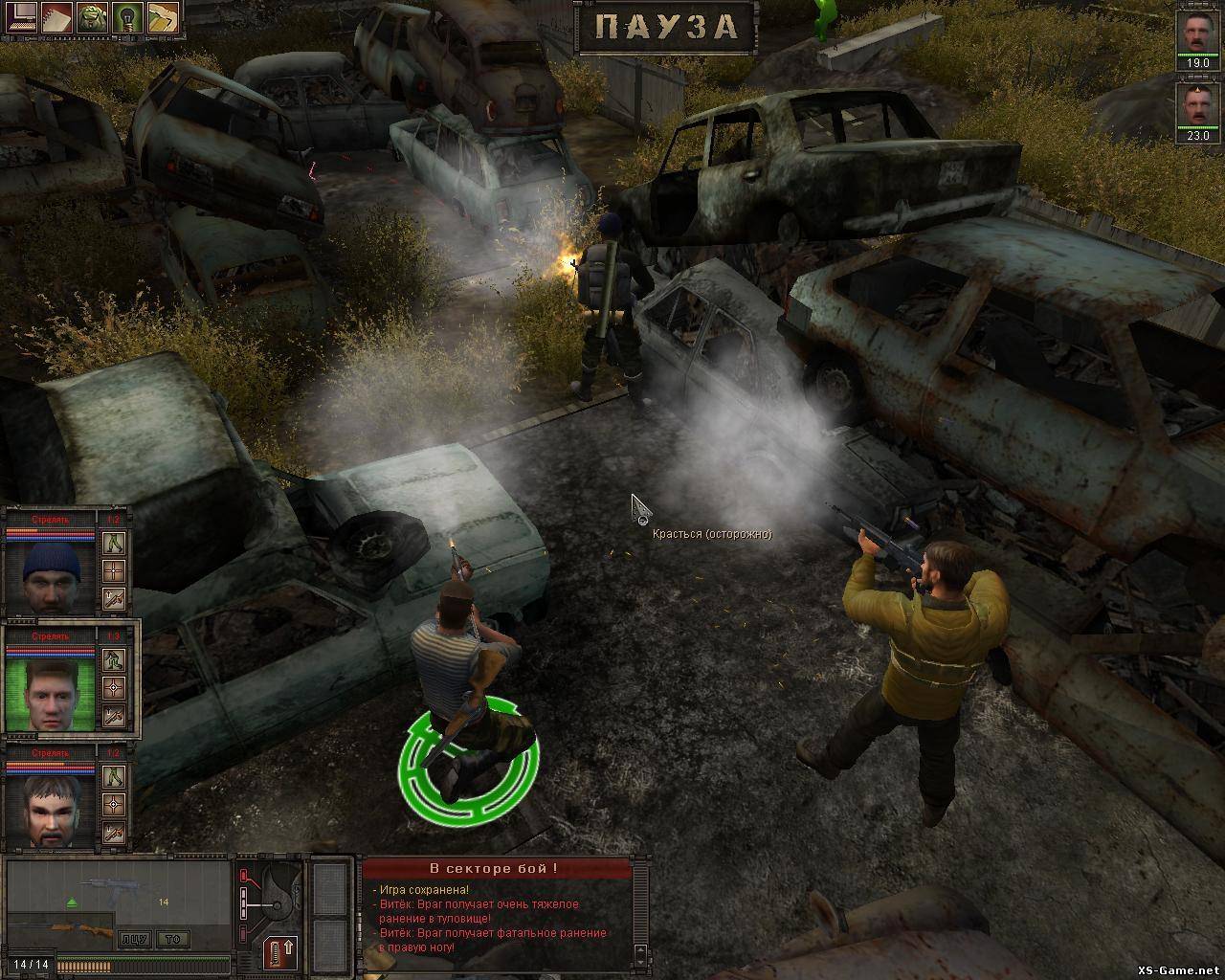Image resolution: width=1225 pixels, height=980 pixels.
Task: Reload weapon with the magazine button
Action: tap(280, 953)
